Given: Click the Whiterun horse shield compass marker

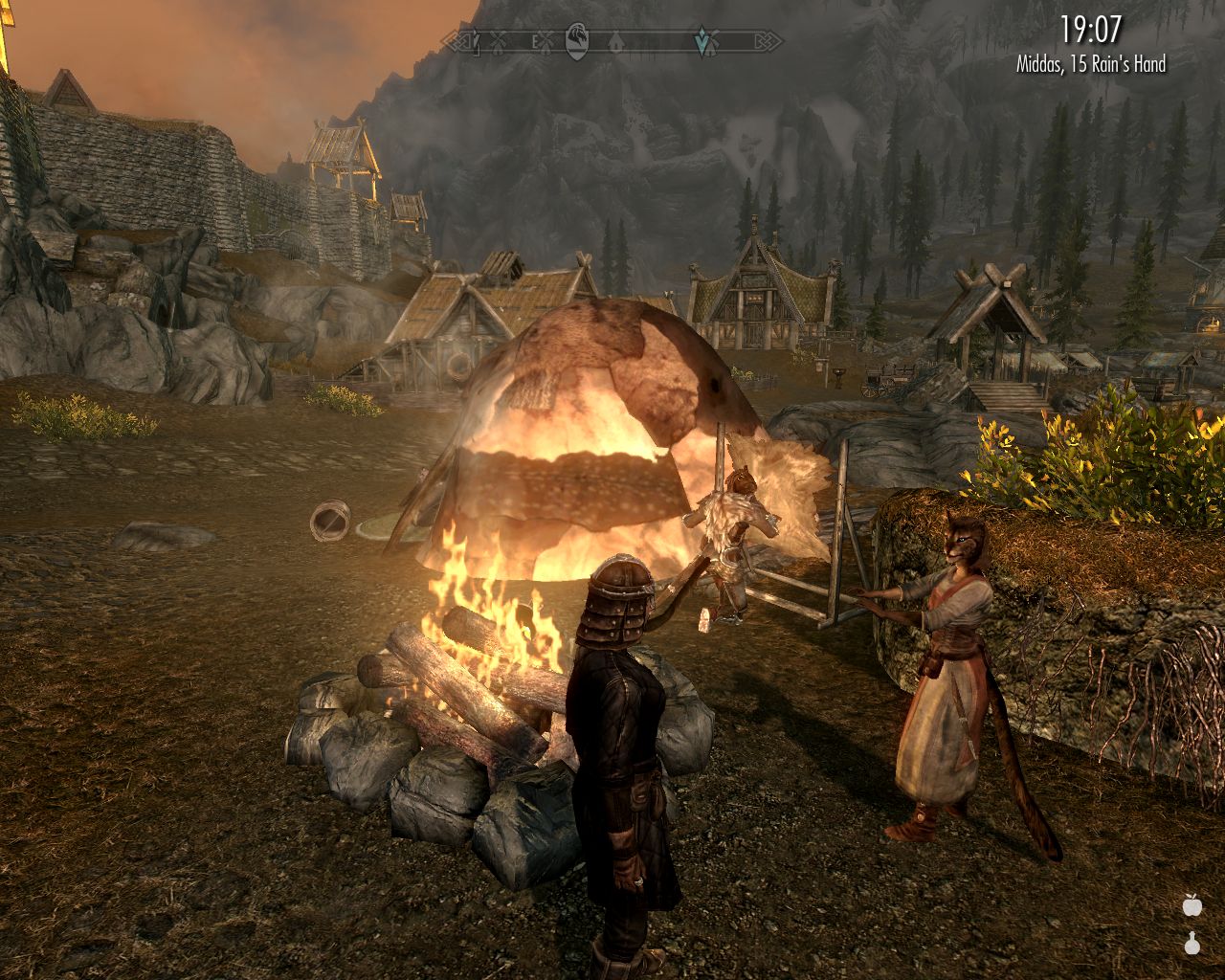Looking at the screenshot, I should coord(577,41).
